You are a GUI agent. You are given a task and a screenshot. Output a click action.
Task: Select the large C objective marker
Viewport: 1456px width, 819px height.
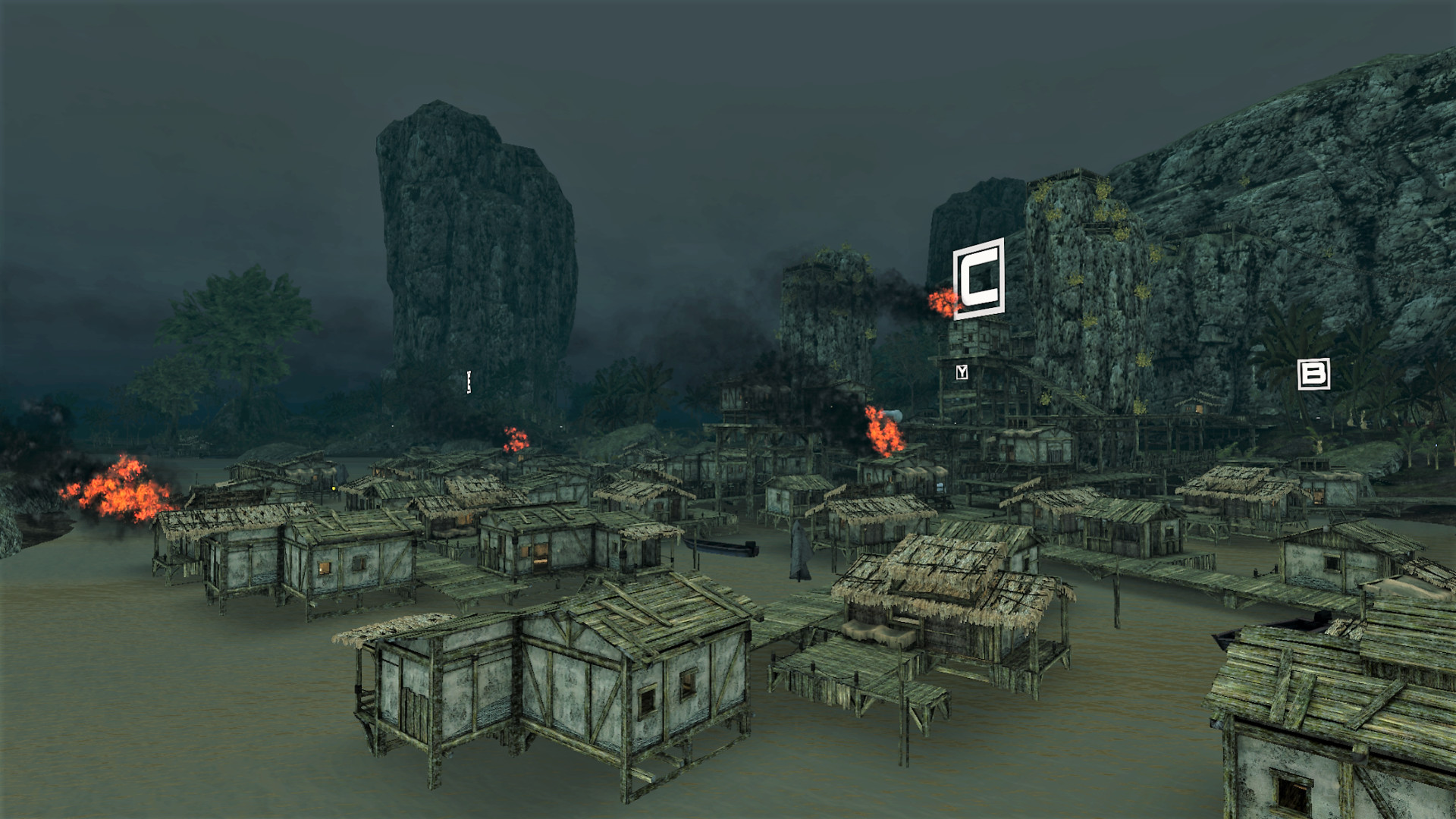(x=979, y=277)
